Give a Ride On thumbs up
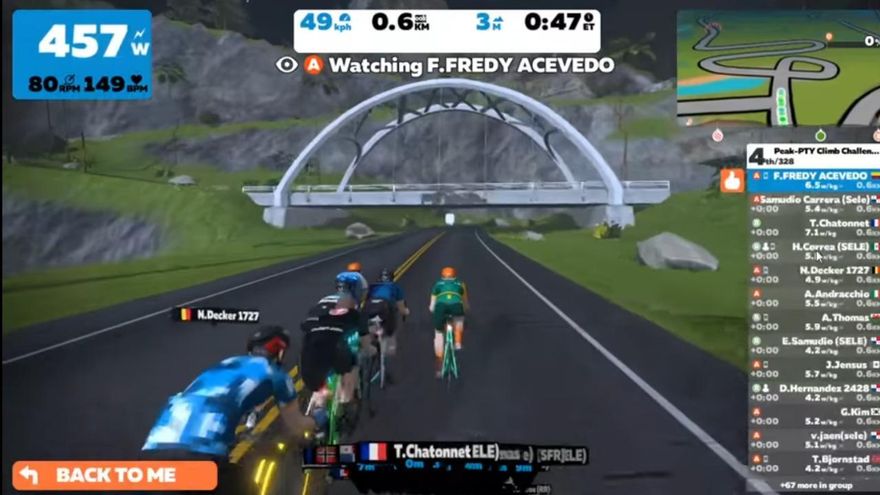The height and width of the screenshot is (495, 880). (732, 180)
